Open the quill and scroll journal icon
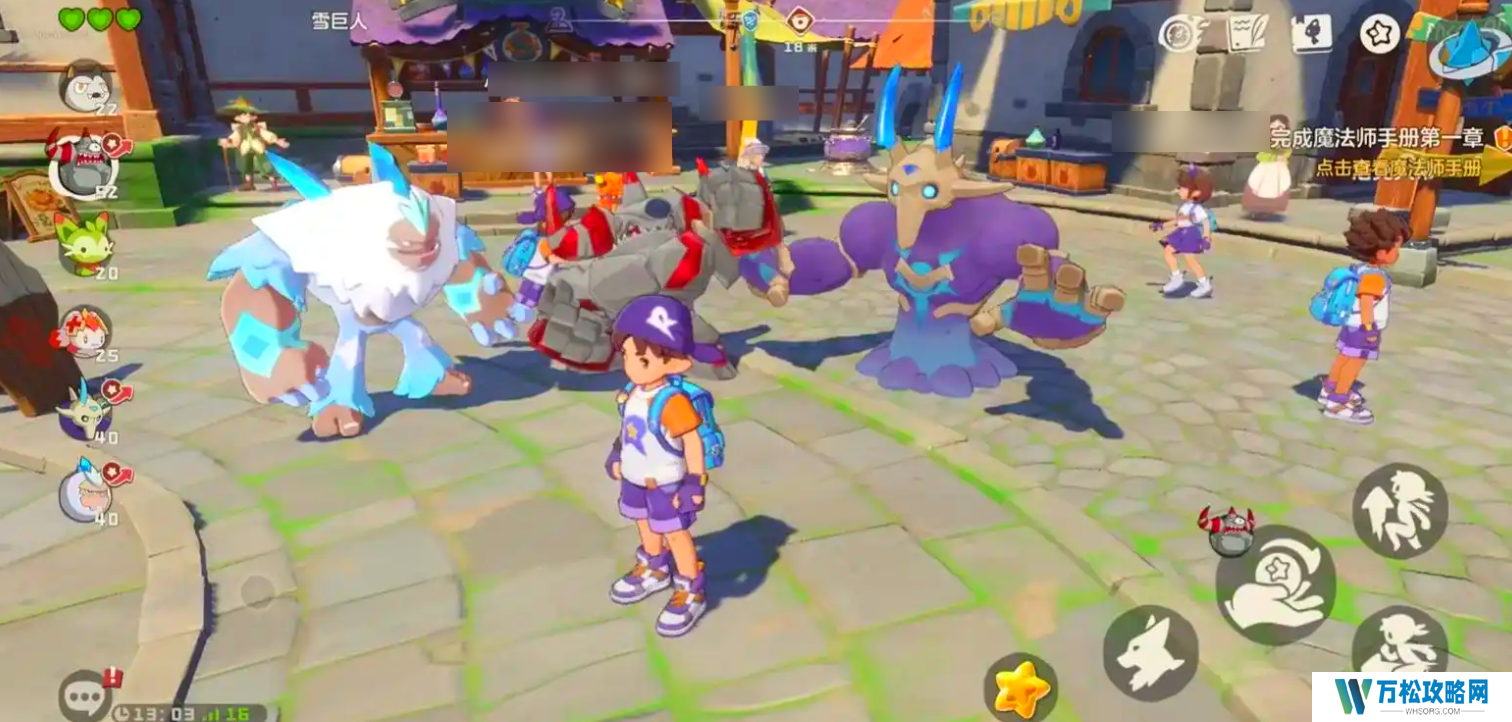The image size is (1512, 722). [1246, 33]
